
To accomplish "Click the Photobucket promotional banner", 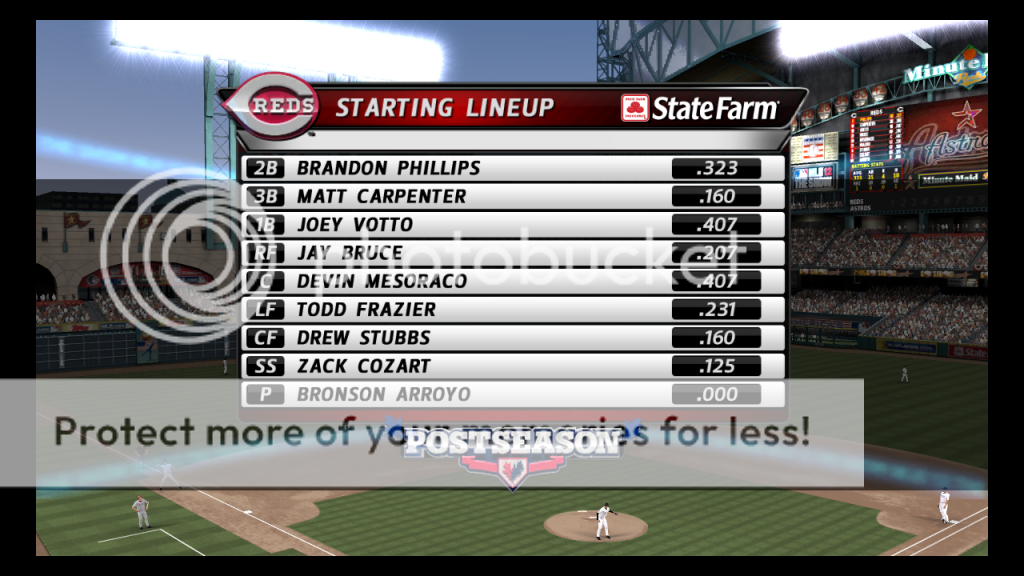I will click(432, 433).
